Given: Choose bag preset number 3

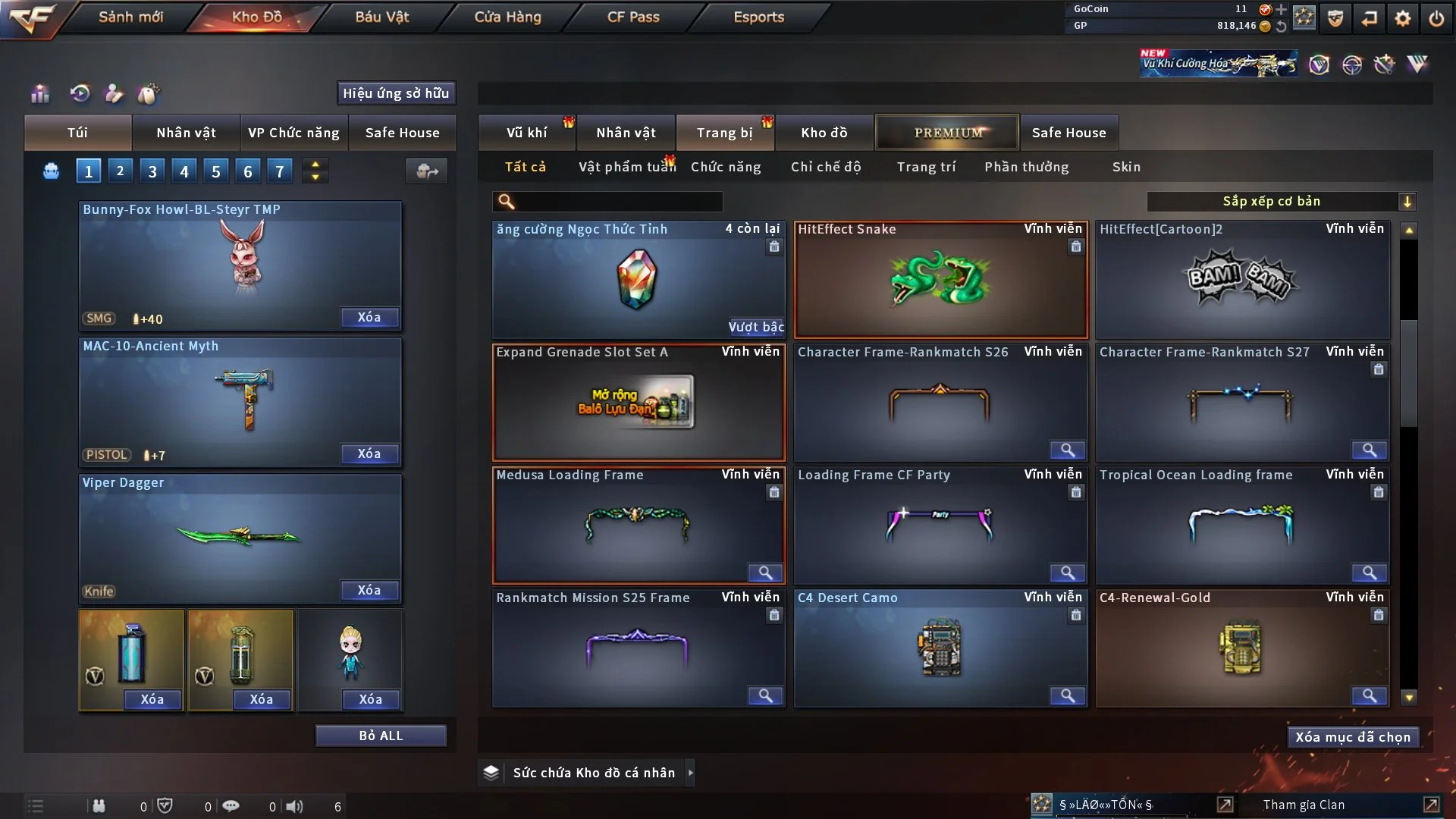Looking at the screenshot, I should (x=152, y=171).
